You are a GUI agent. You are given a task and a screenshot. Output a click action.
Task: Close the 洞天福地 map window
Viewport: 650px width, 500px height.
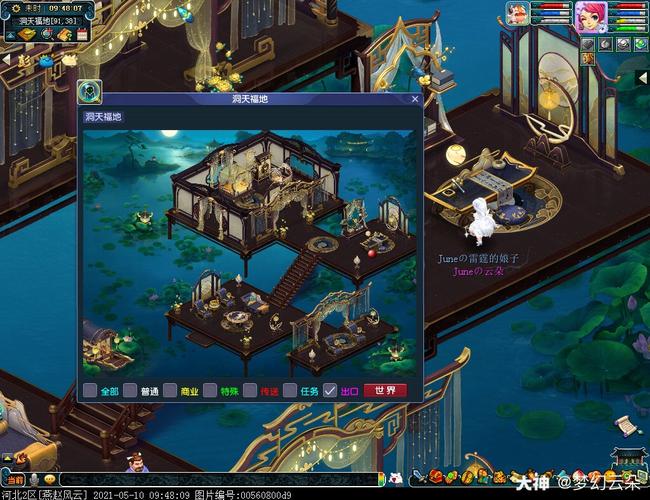click(x=415, y=99)
